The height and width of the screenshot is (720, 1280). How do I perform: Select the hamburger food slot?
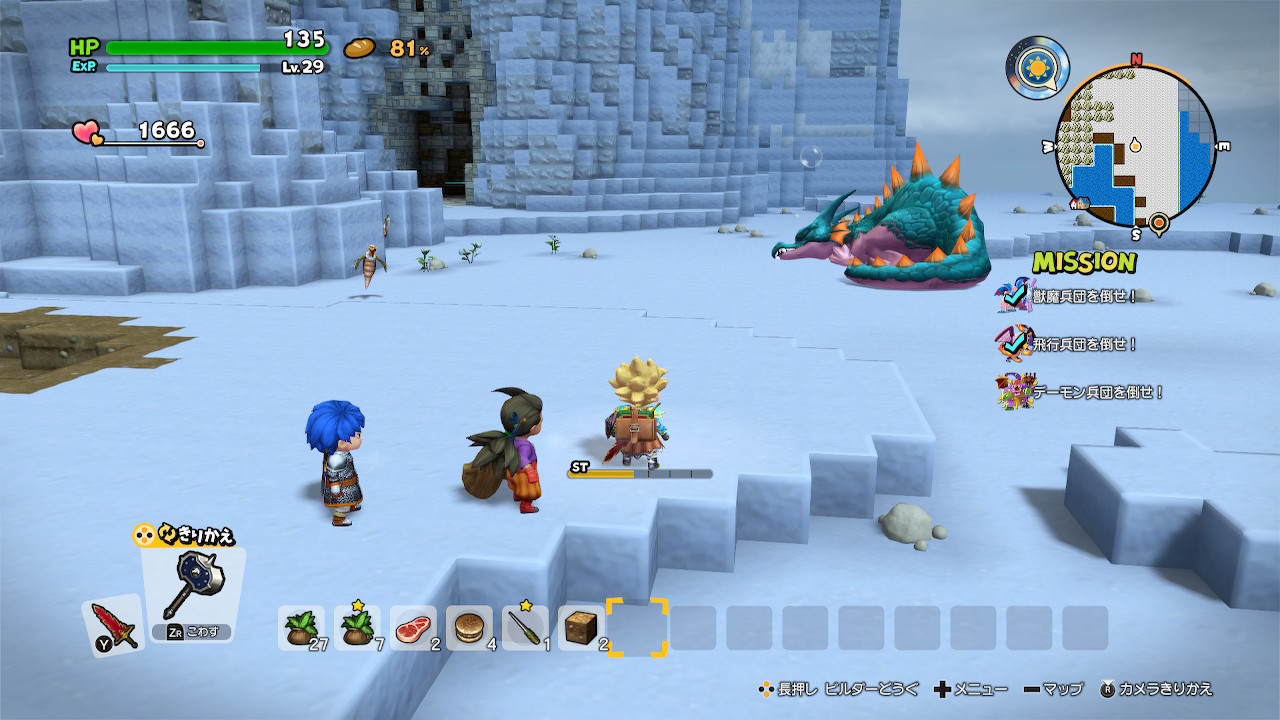click(x=469, y=628)
